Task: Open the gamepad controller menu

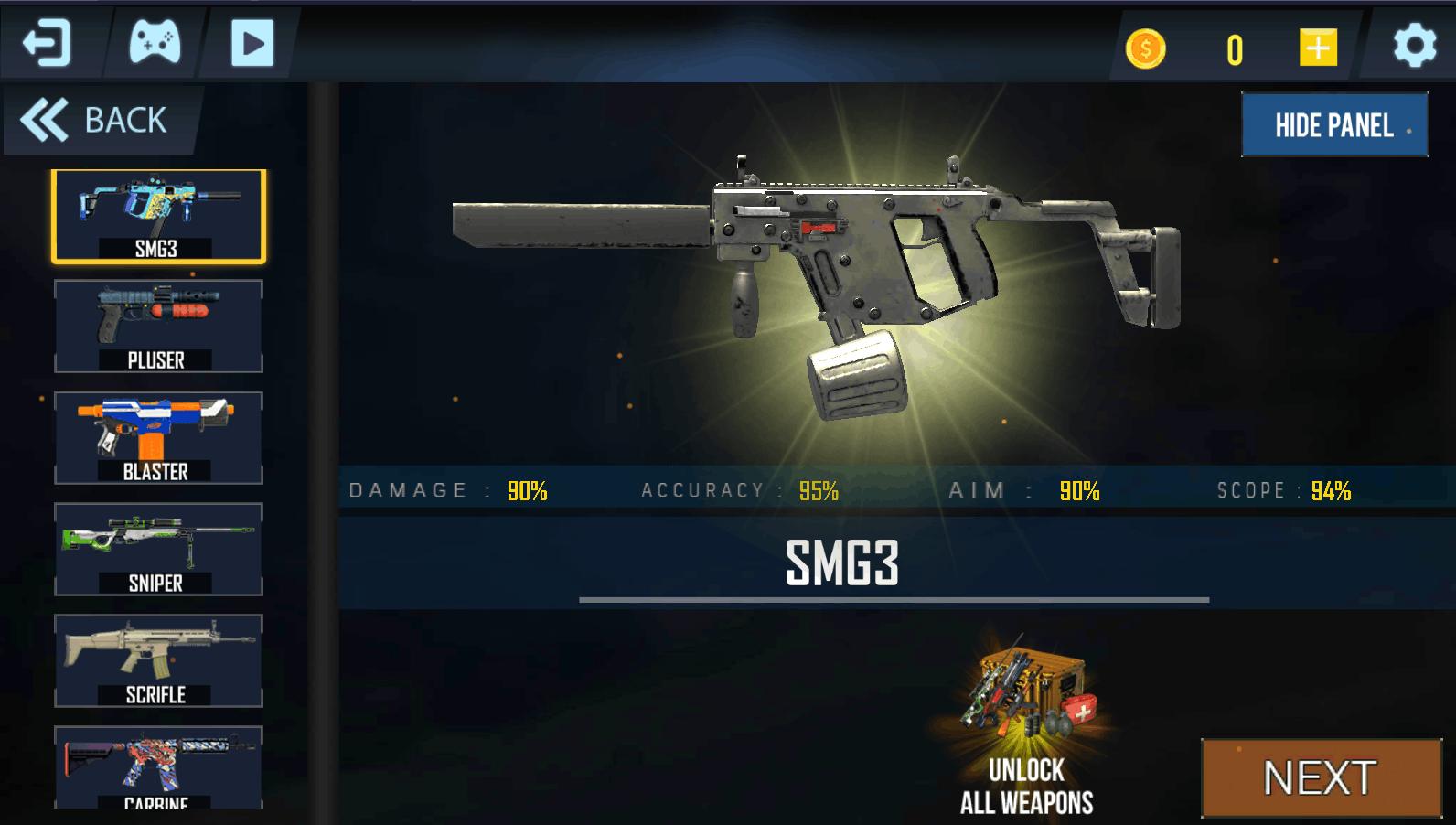Action: (155, 43)
